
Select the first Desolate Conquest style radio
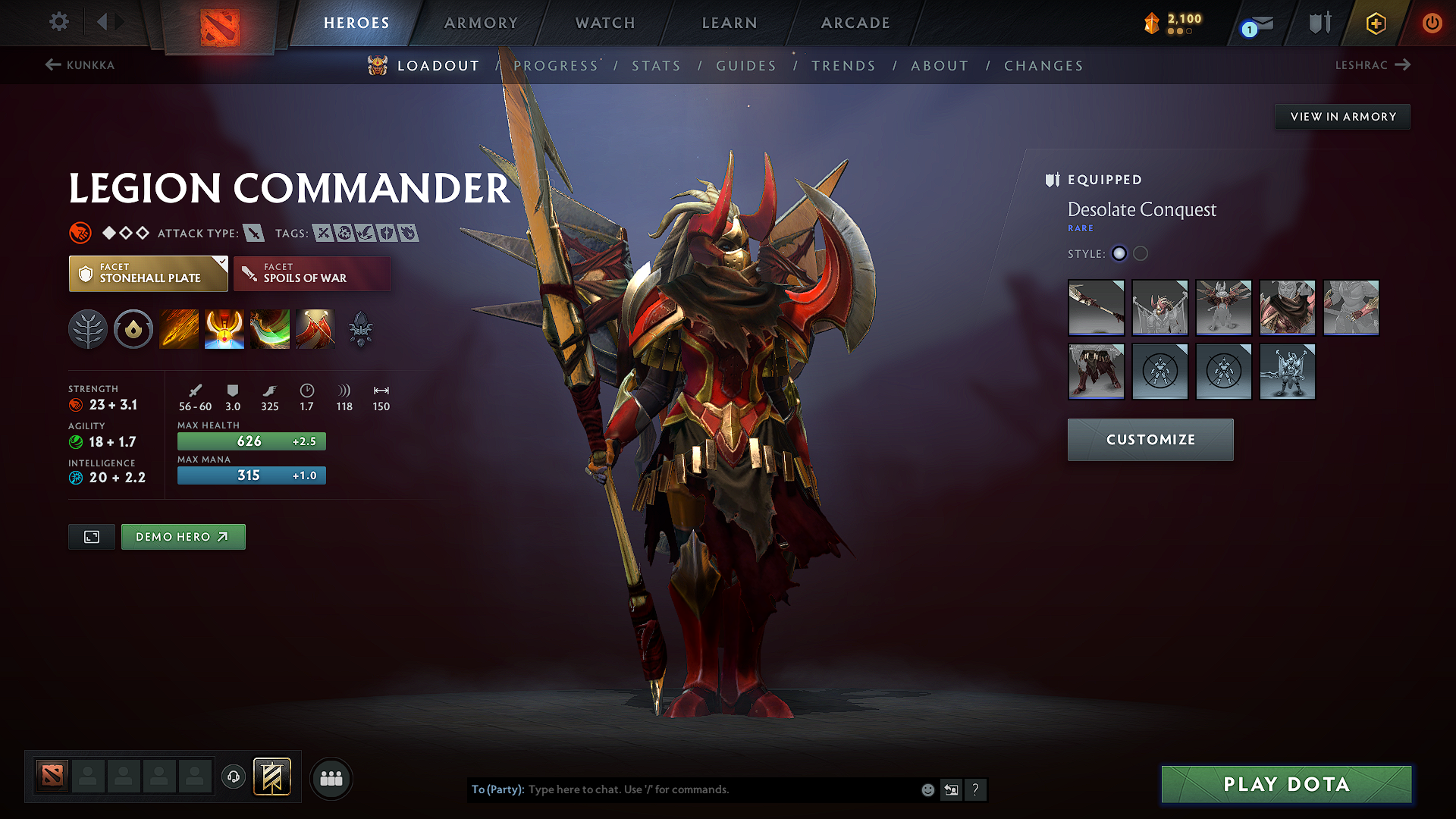1119,253
